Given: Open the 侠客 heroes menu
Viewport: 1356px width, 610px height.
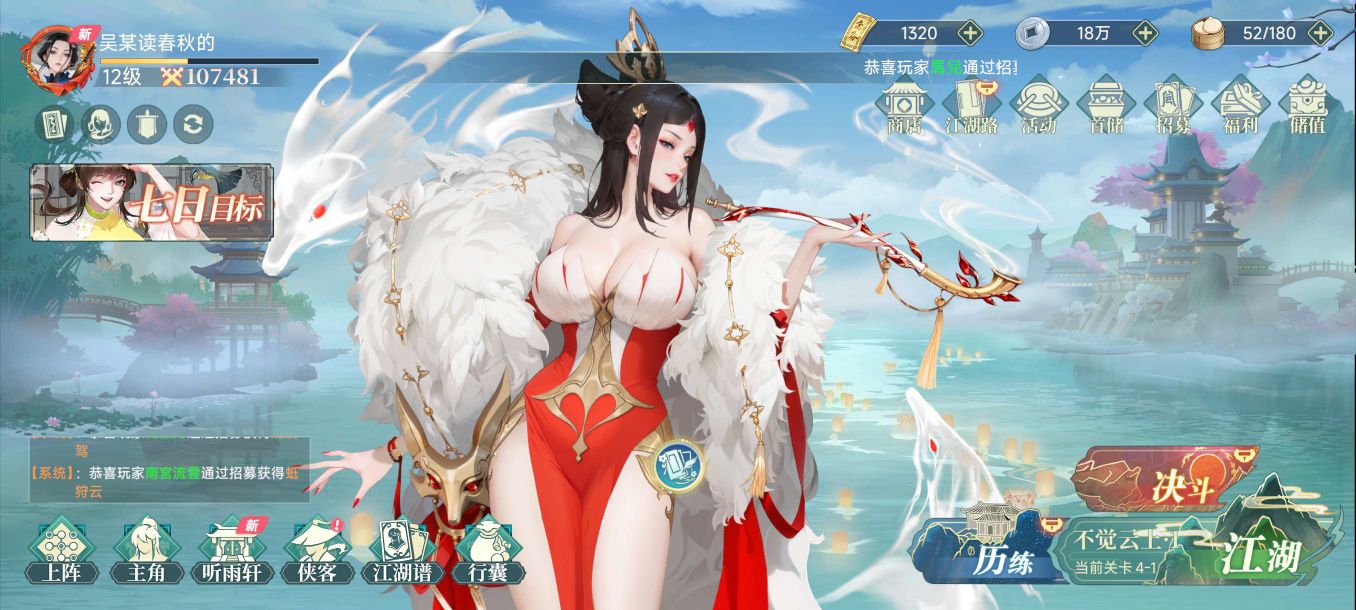Looking at the screenshot, I should (x=317, y=550).
